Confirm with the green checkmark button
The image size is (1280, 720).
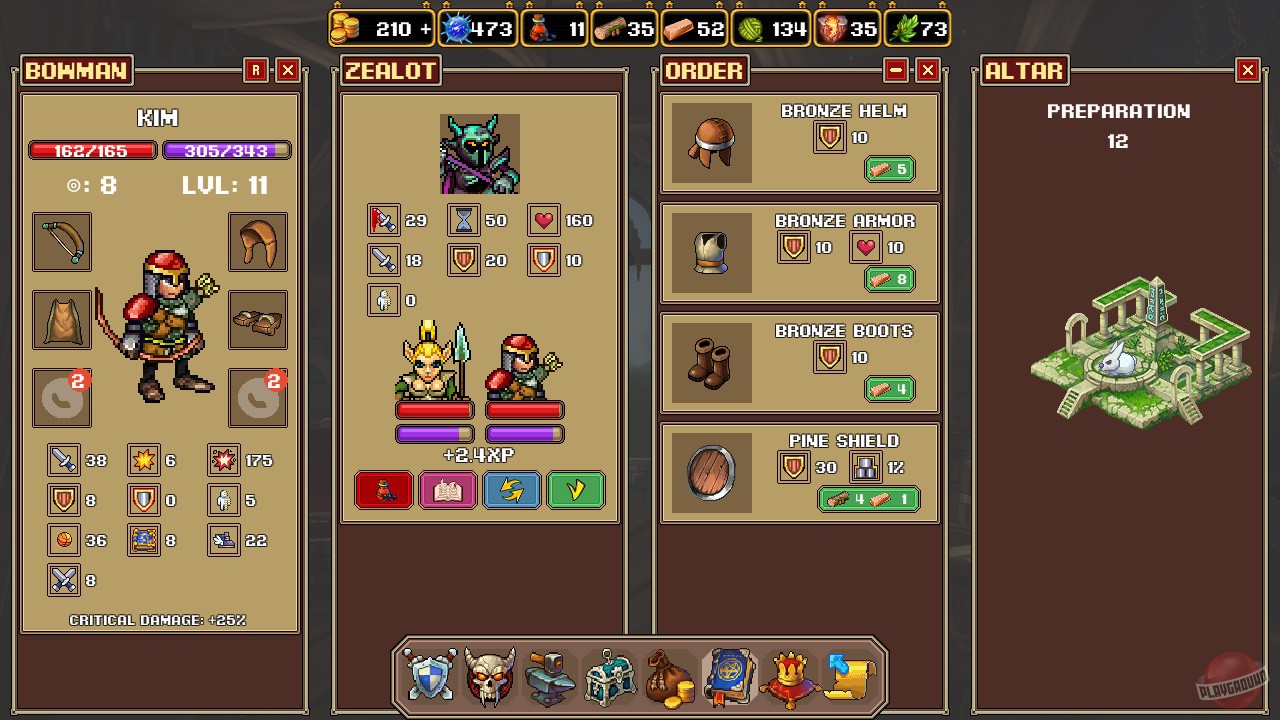click(576, 489)
